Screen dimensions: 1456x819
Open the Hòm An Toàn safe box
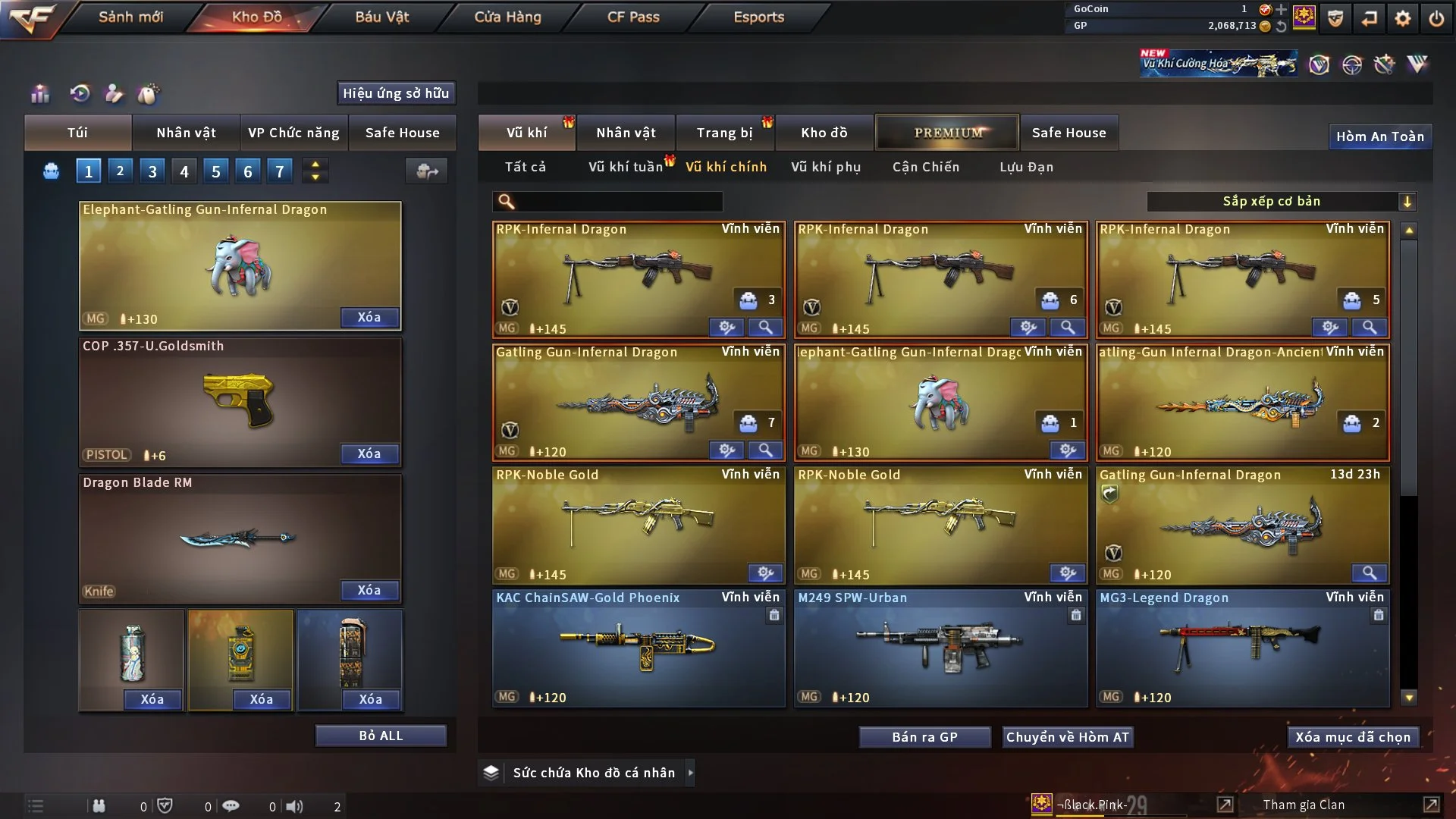click(1379, 136)
